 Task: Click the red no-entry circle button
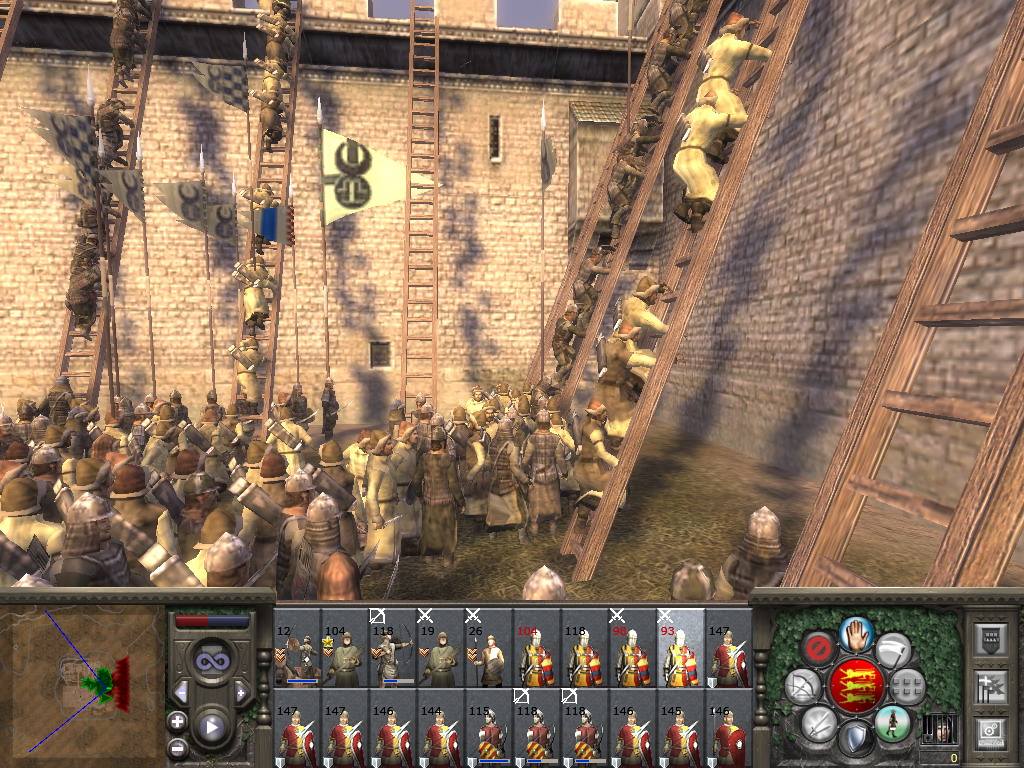click(x=819, y=649)
